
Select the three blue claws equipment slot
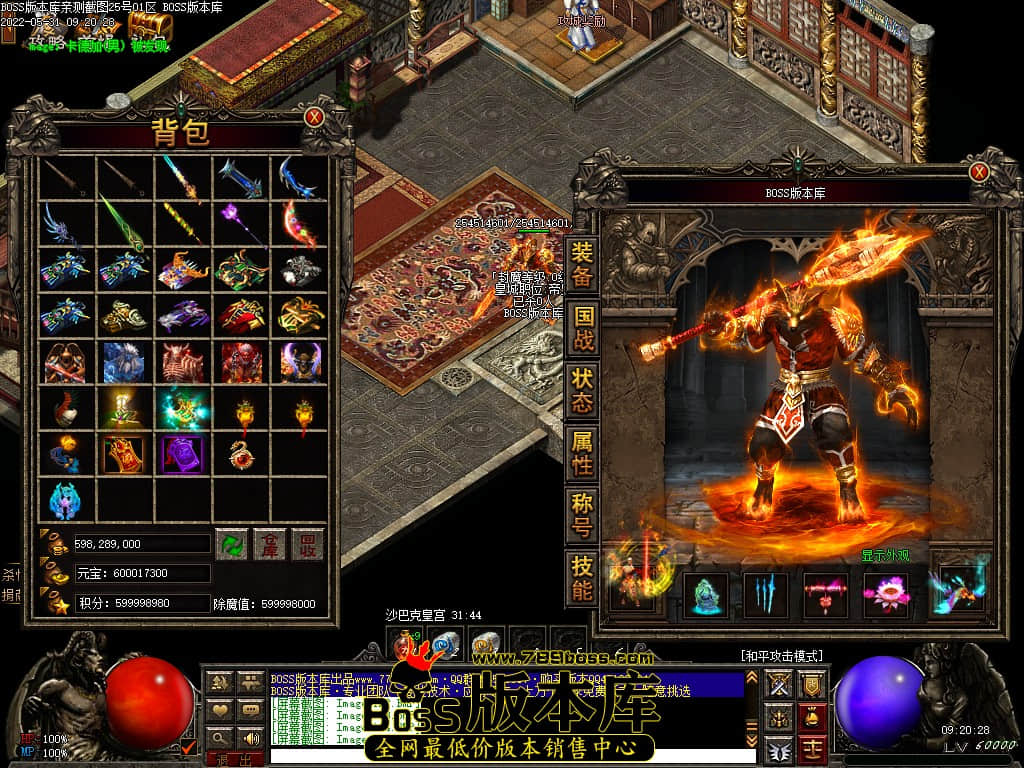pyautogui.click(x=765, y=595)
